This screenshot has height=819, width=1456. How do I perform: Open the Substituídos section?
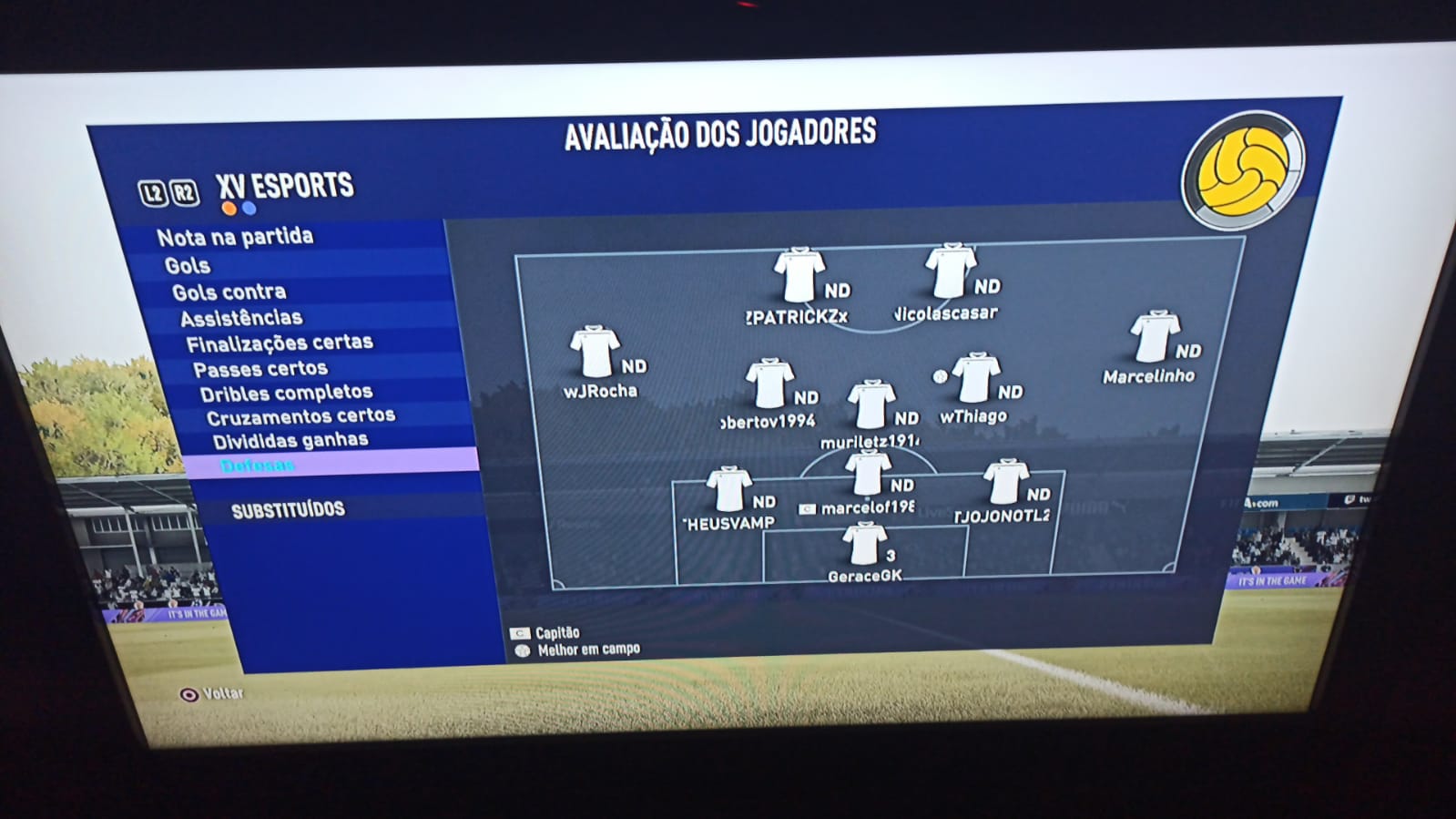(x=288, y=510)
